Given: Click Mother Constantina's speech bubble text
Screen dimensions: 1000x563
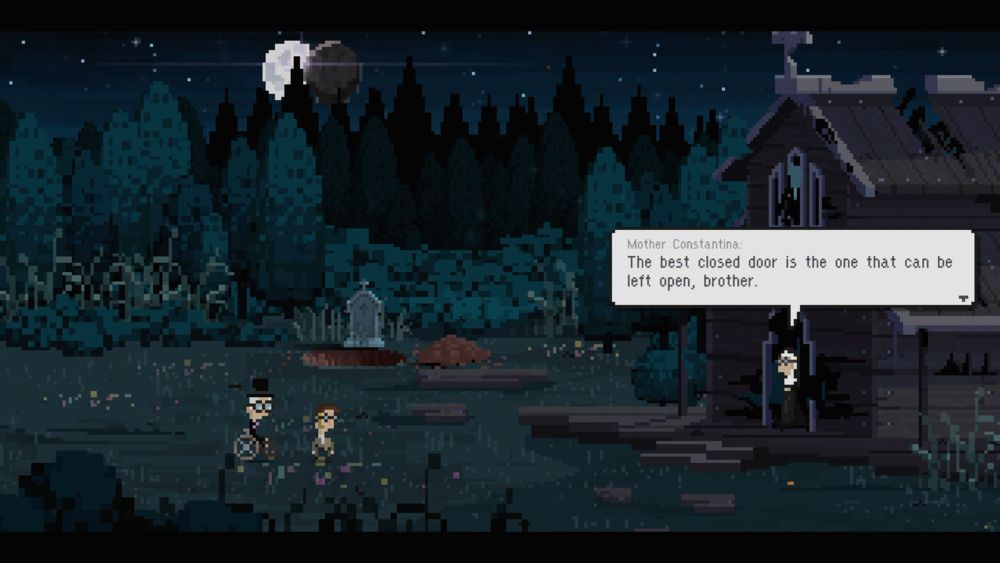Looking at the screenshot, I should 788,272.
